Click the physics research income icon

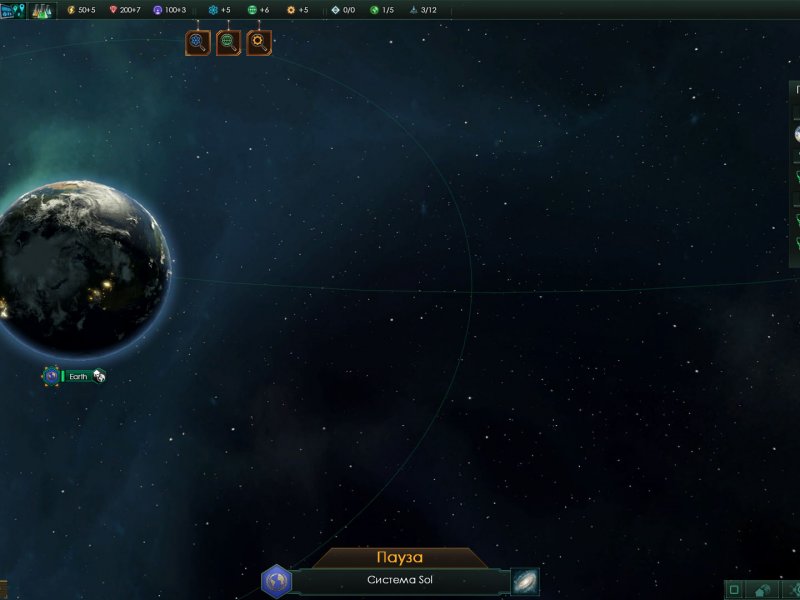(213, 10)
